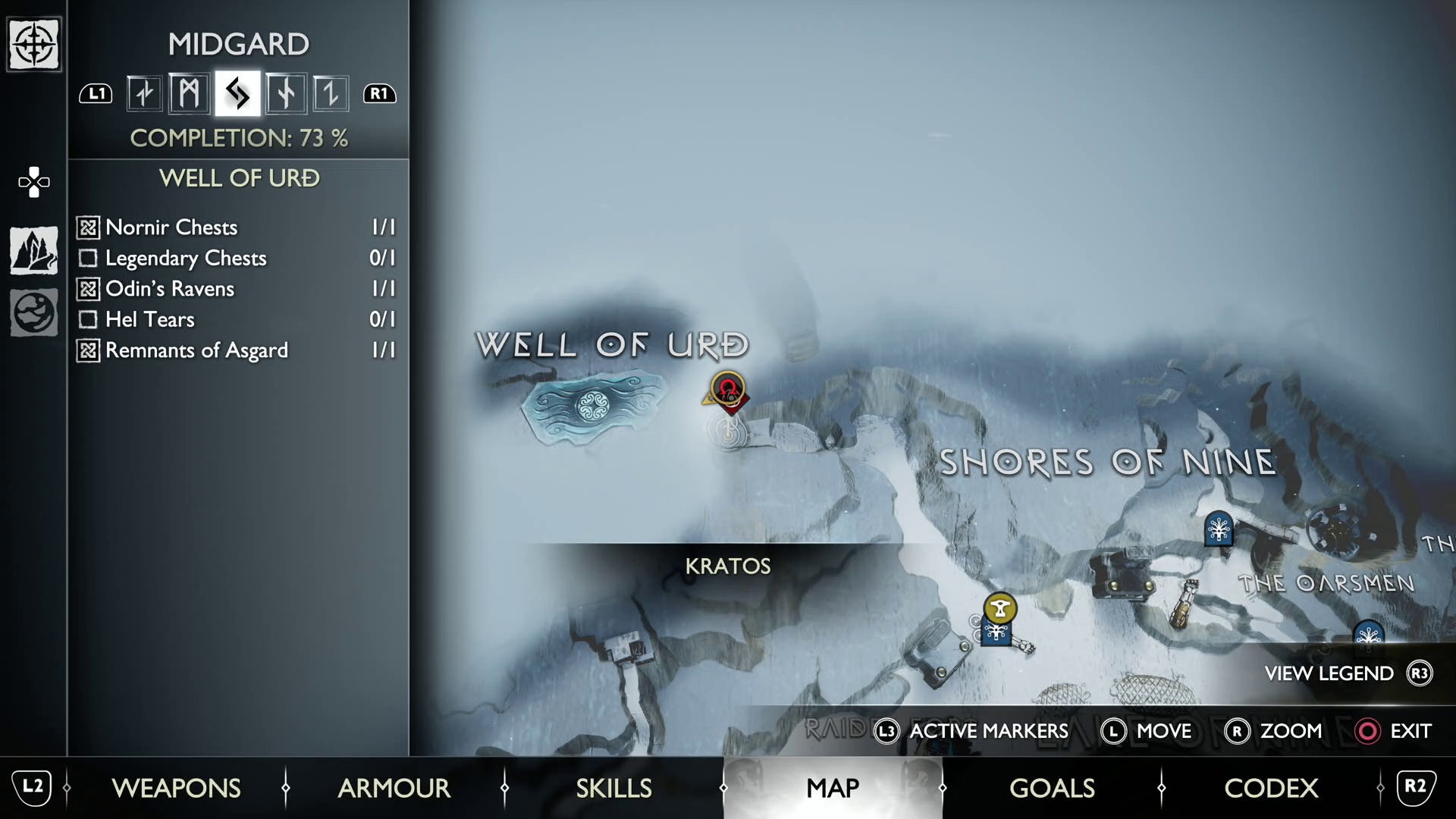Switch to the GOALS tab

point(1052,789)
